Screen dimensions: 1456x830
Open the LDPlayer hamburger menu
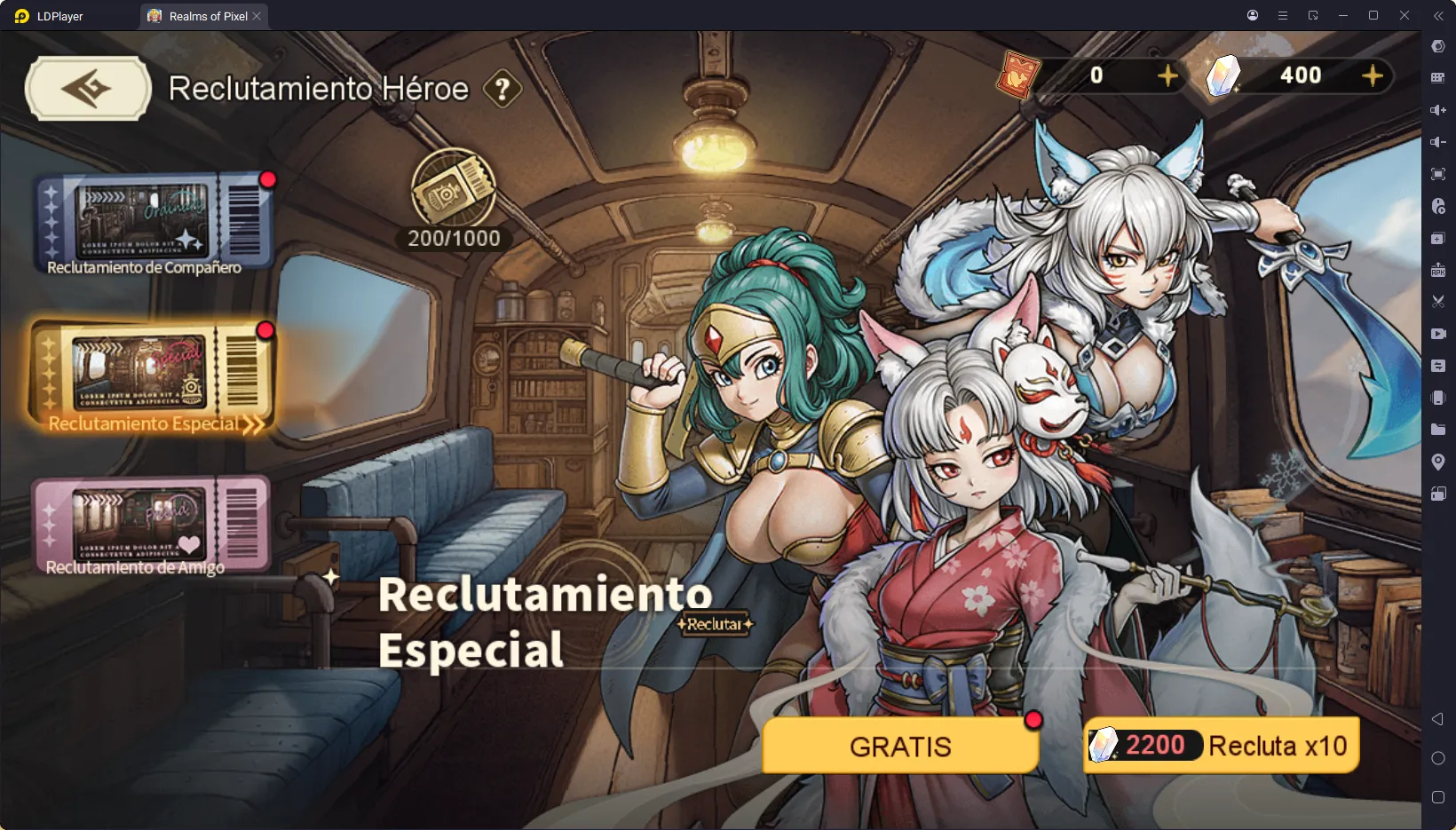click(1282, 15)
